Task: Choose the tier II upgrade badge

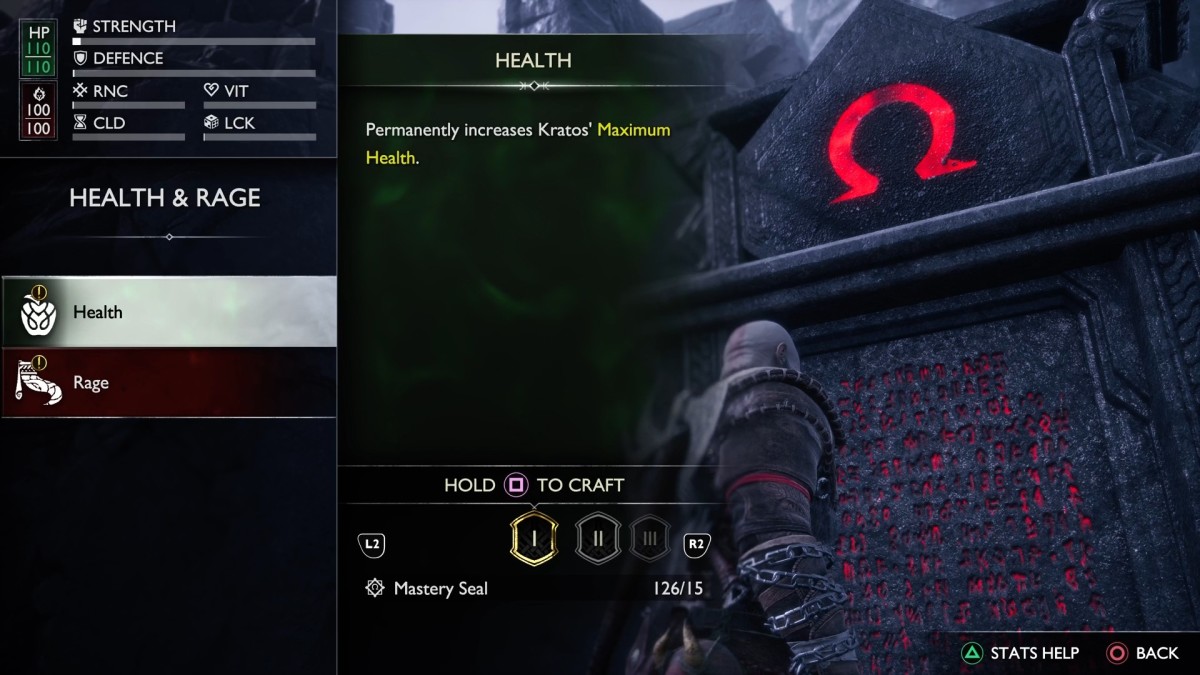Action: (x=597, y=538)
